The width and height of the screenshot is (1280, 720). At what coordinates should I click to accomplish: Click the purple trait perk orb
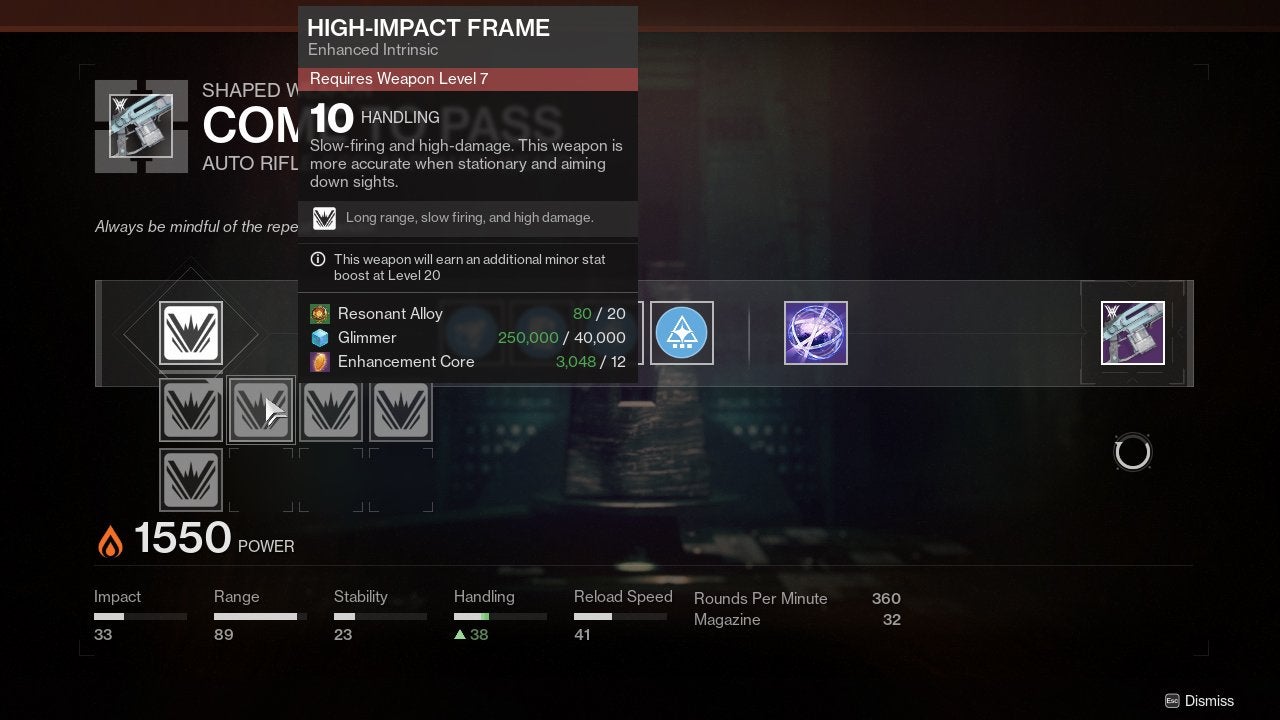click(x=816, y=332)
